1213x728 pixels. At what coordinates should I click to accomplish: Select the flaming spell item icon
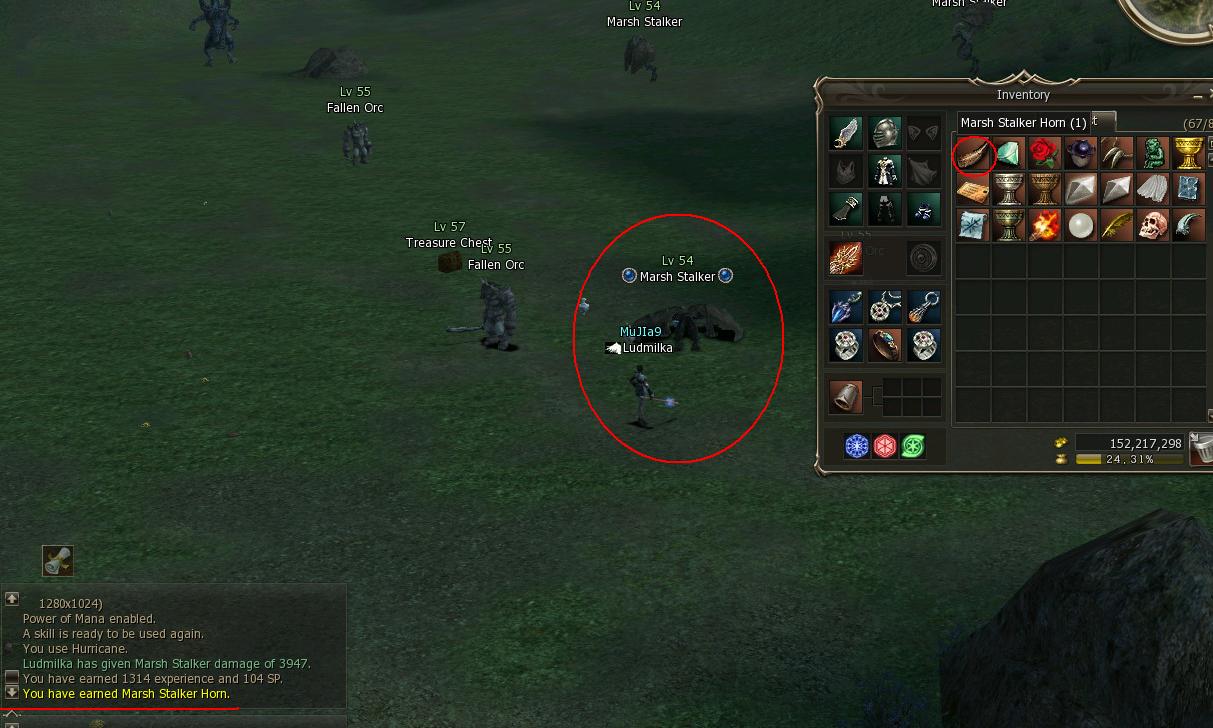coord(1044,226)
